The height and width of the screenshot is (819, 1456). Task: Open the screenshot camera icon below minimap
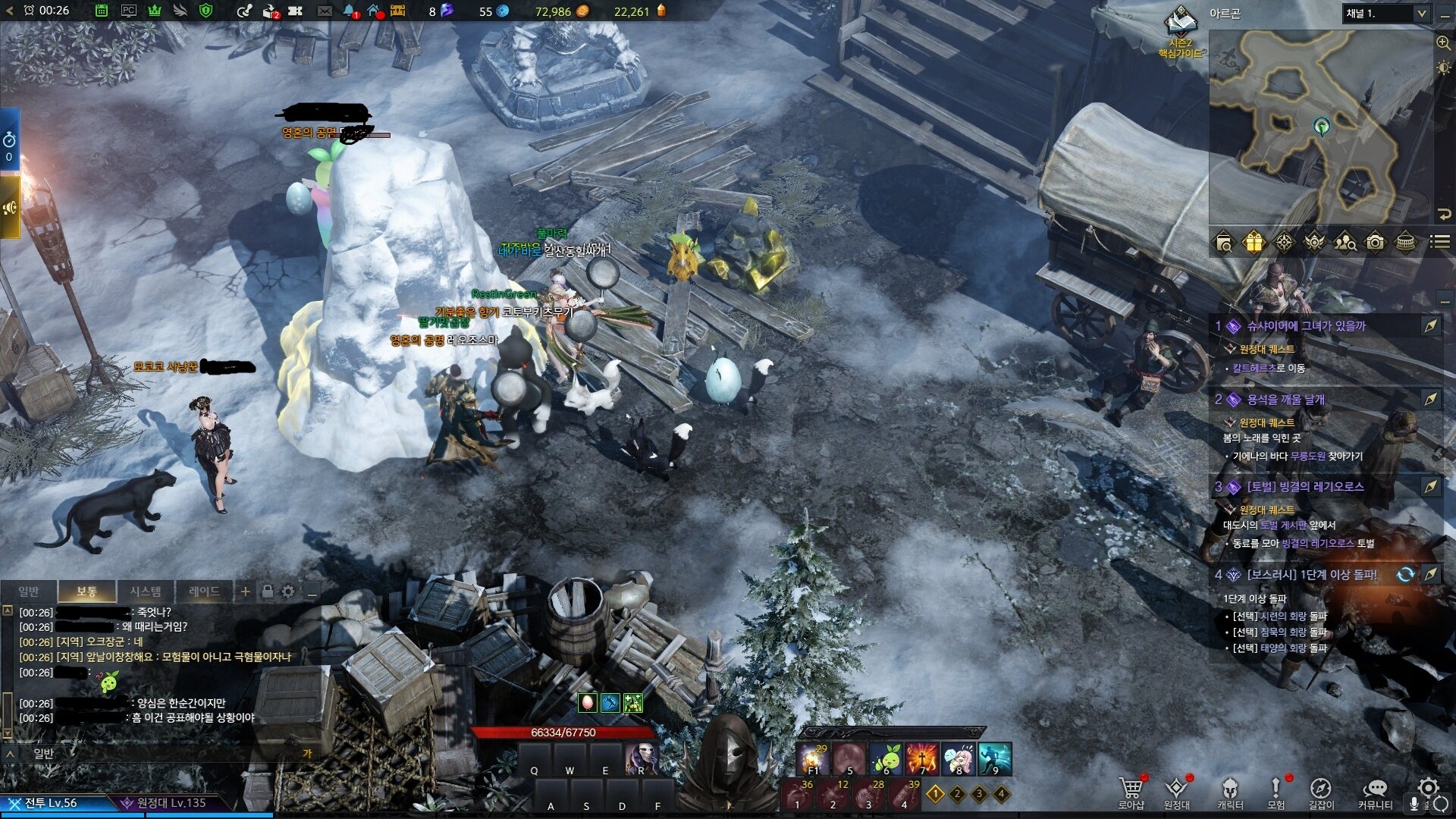point(1375,243)
